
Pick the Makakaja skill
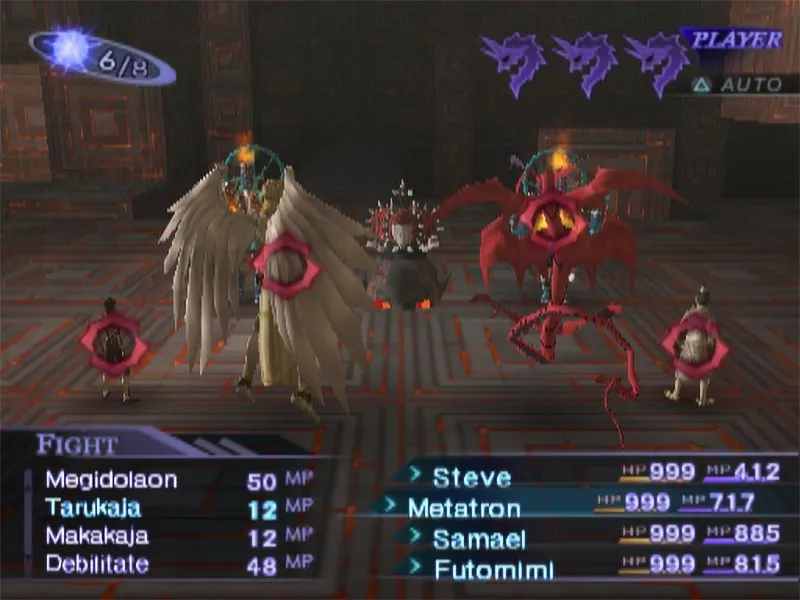[97, 536]
